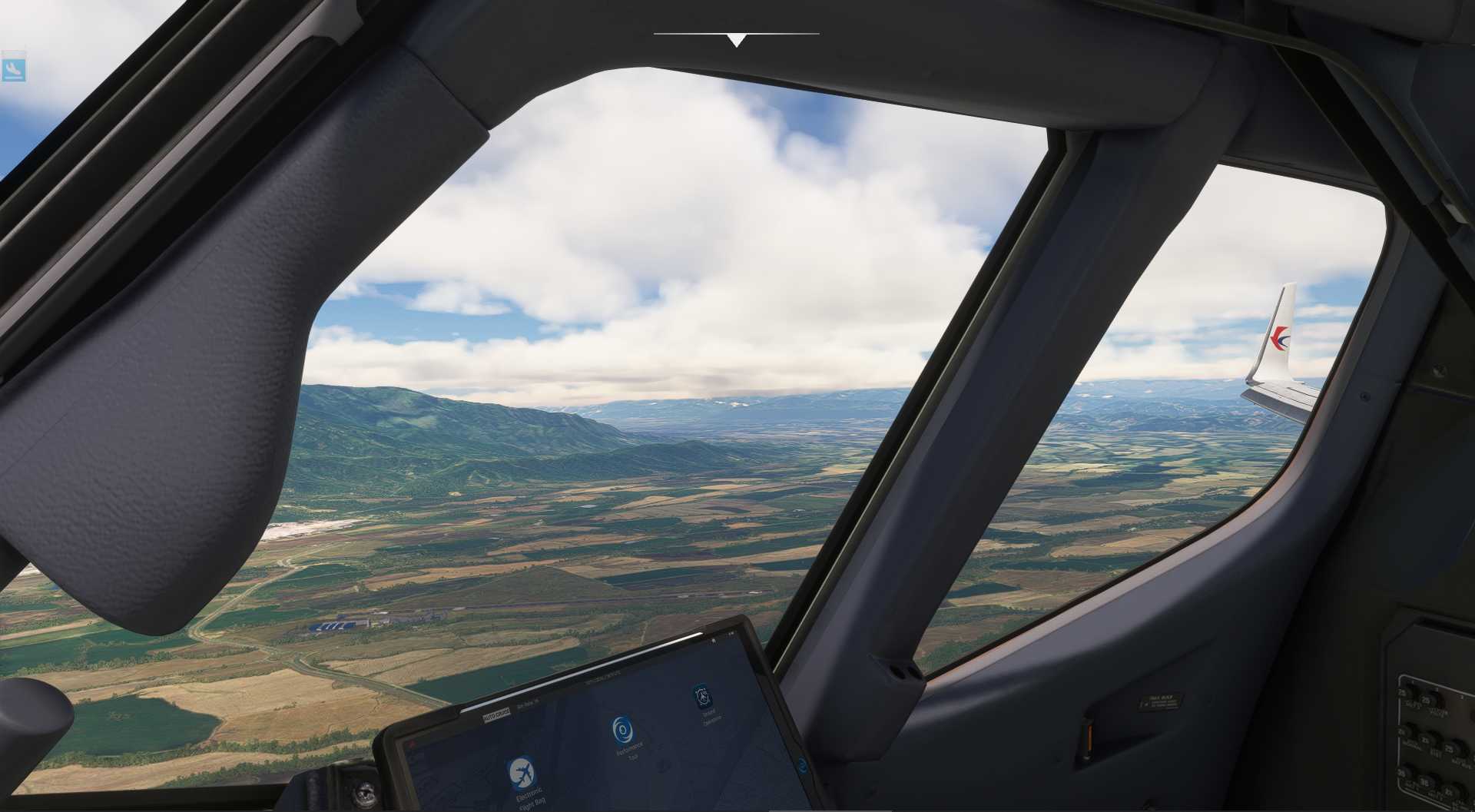The width and height of the screenshot is (1475, 812).
Task: Expand the top toolbar pull-down handle
Action: (x=736, y=39)
